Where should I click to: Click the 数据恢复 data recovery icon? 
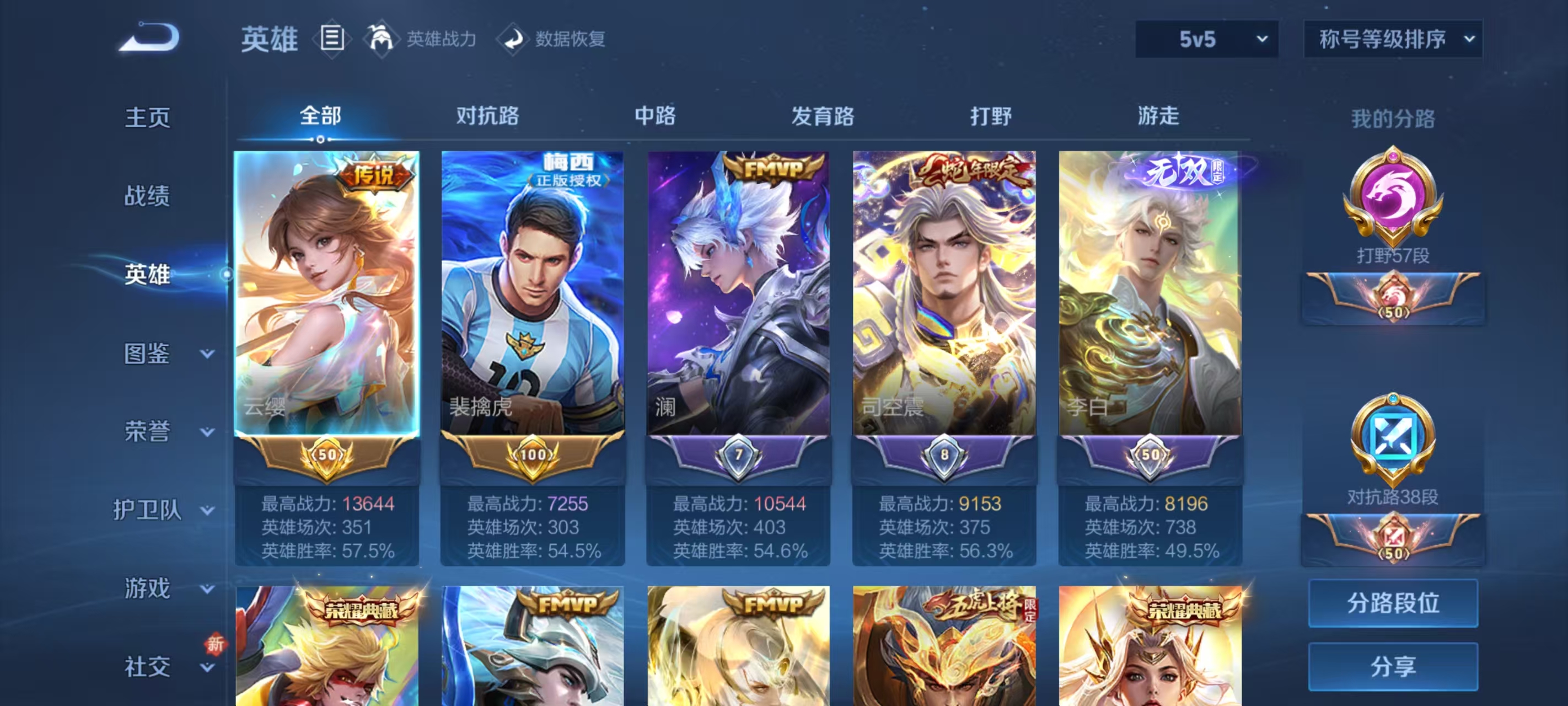click(514, 39)
